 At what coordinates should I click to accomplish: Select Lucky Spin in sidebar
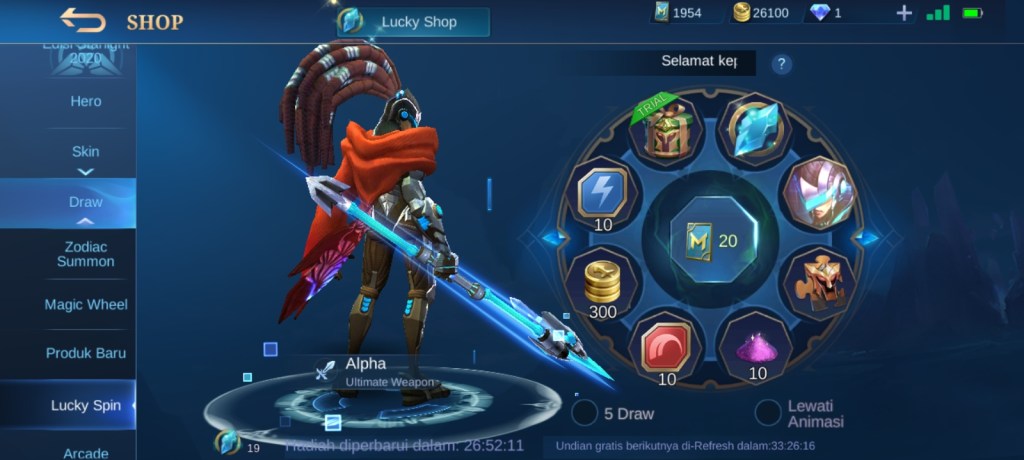point(86,405)
